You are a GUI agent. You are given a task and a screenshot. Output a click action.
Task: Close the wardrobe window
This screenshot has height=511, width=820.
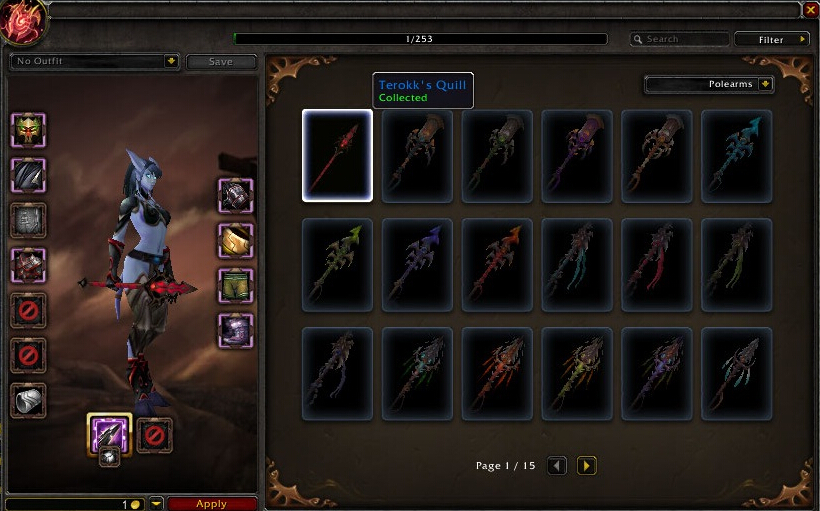810,9
